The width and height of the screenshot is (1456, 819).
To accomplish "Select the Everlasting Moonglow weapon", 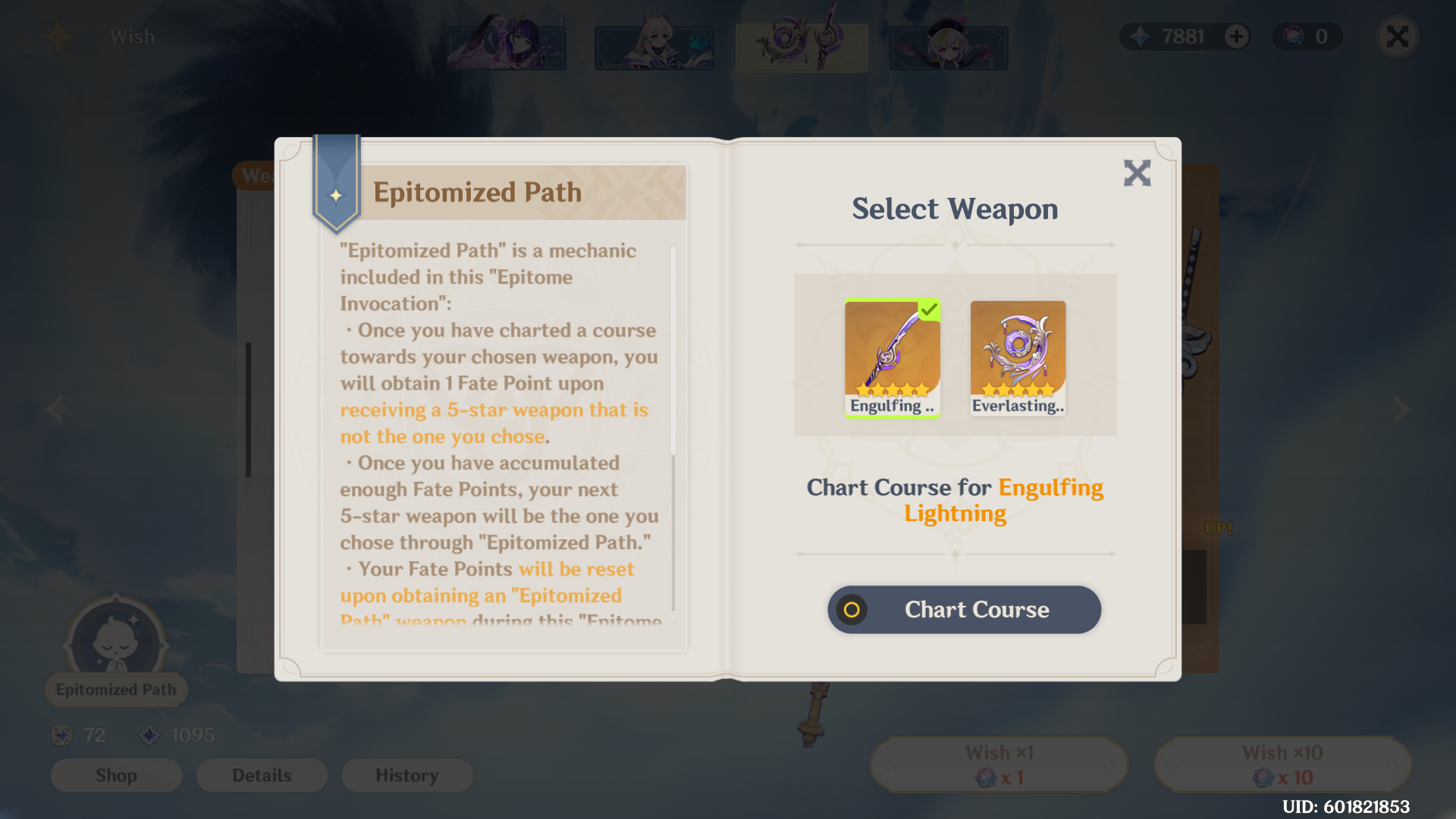I will point(1018,355).
